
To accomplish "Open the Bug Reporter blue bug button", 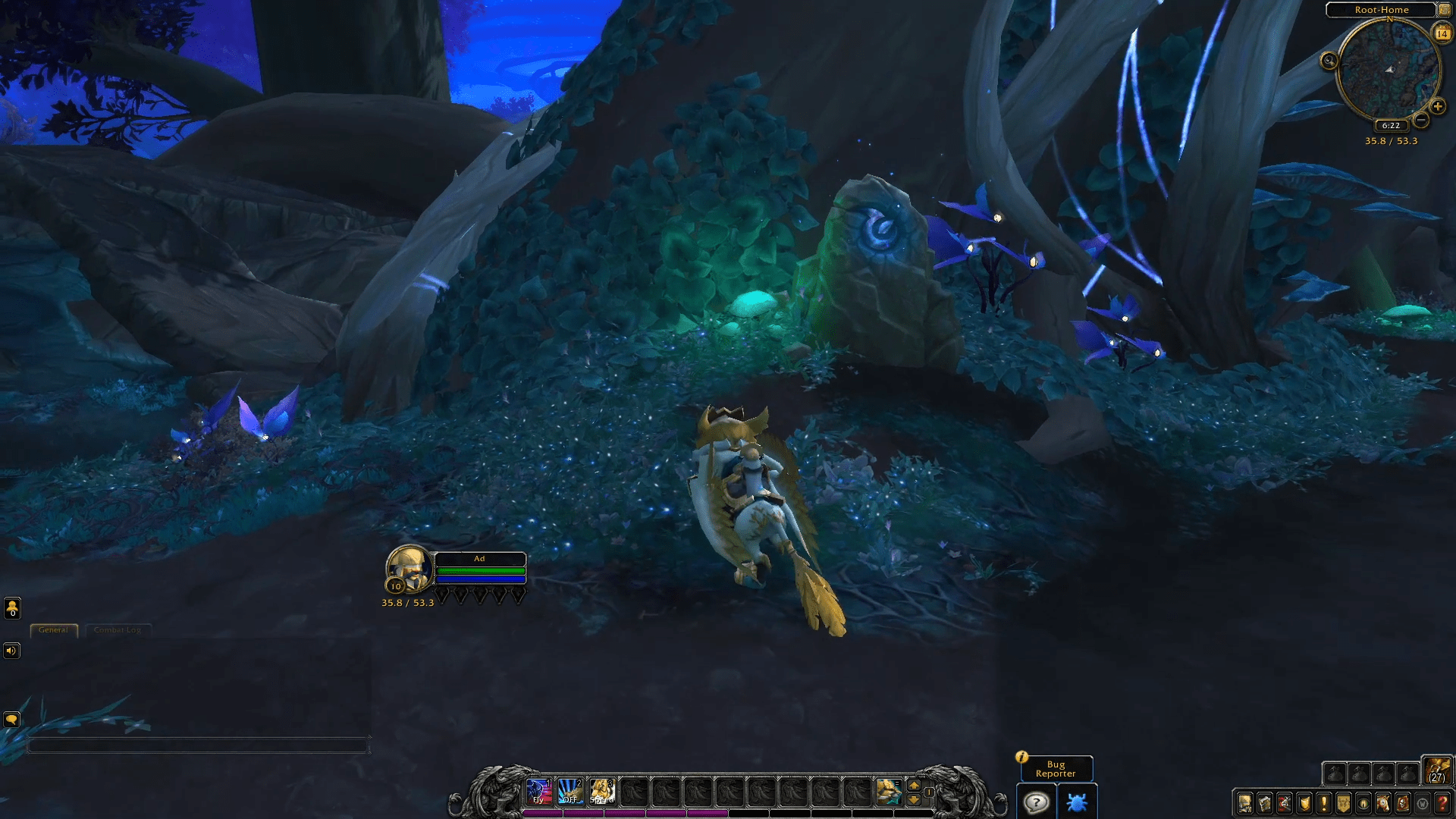I will tap(1077, 802).
